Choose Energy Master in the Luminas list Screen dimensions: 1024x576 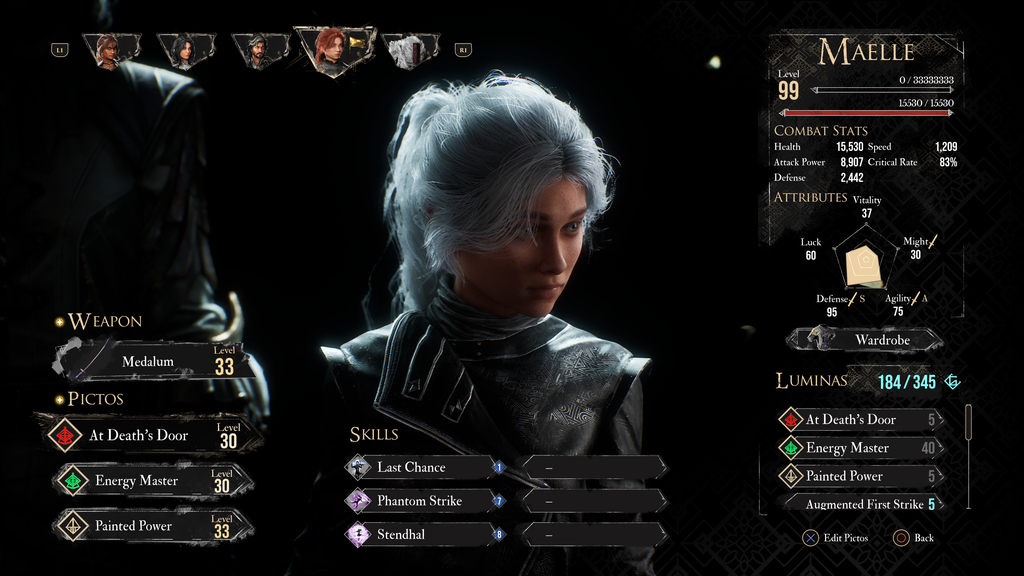pyautogui.click(x=860, y=448)
